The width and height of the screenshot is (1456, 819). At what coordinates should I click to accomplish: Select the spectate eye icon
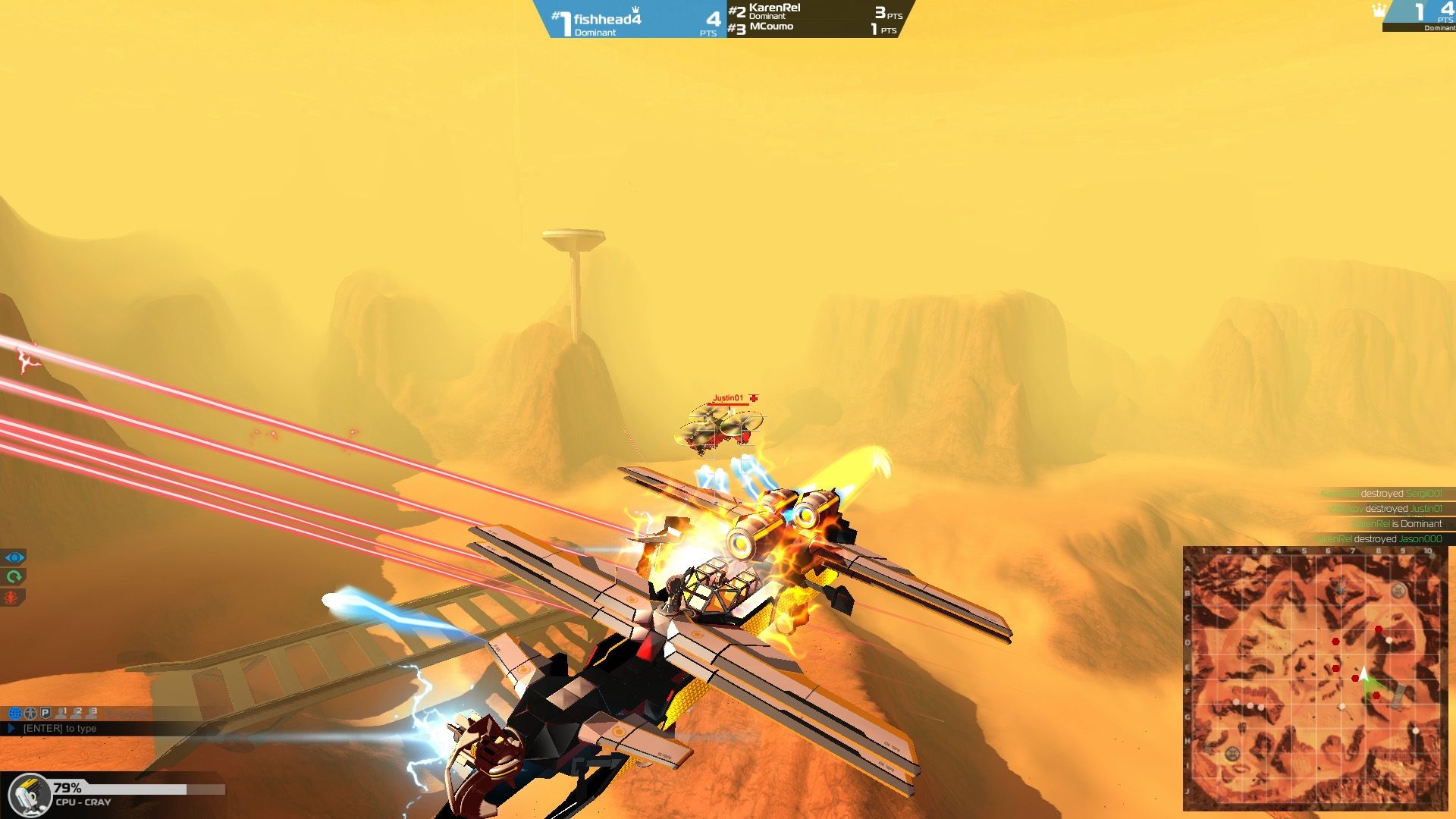point(12,557)
